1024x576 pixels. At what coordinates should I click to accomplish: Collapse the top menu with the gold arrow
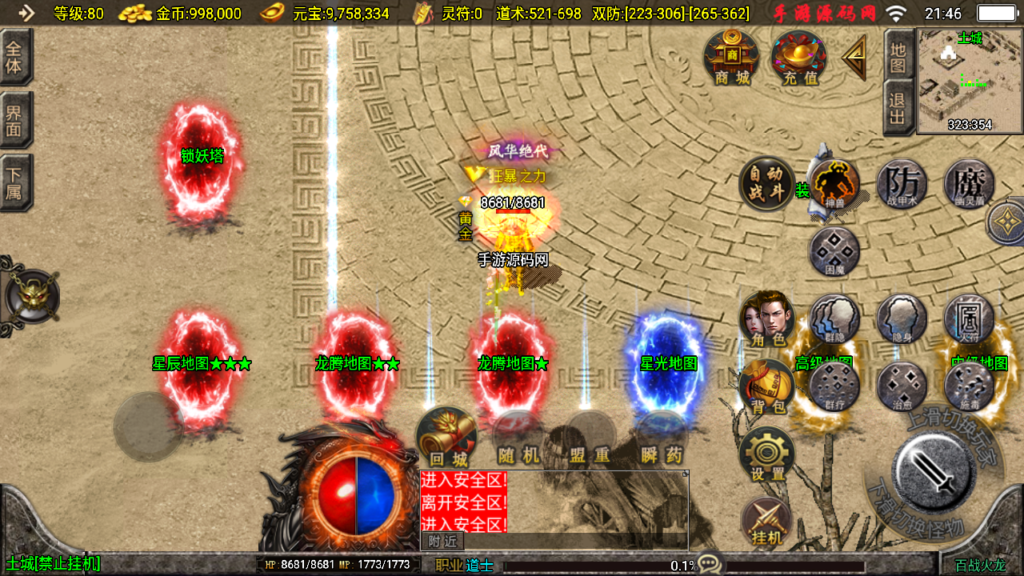coord(855,58)
